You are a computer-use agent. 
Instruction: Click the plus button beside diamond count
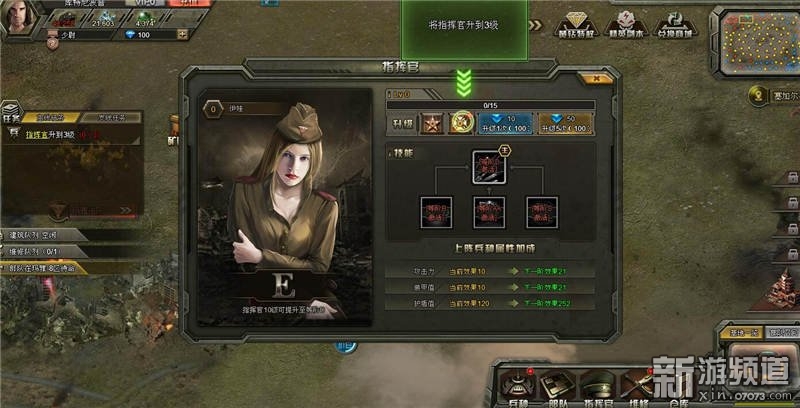[x=183, y=34]
